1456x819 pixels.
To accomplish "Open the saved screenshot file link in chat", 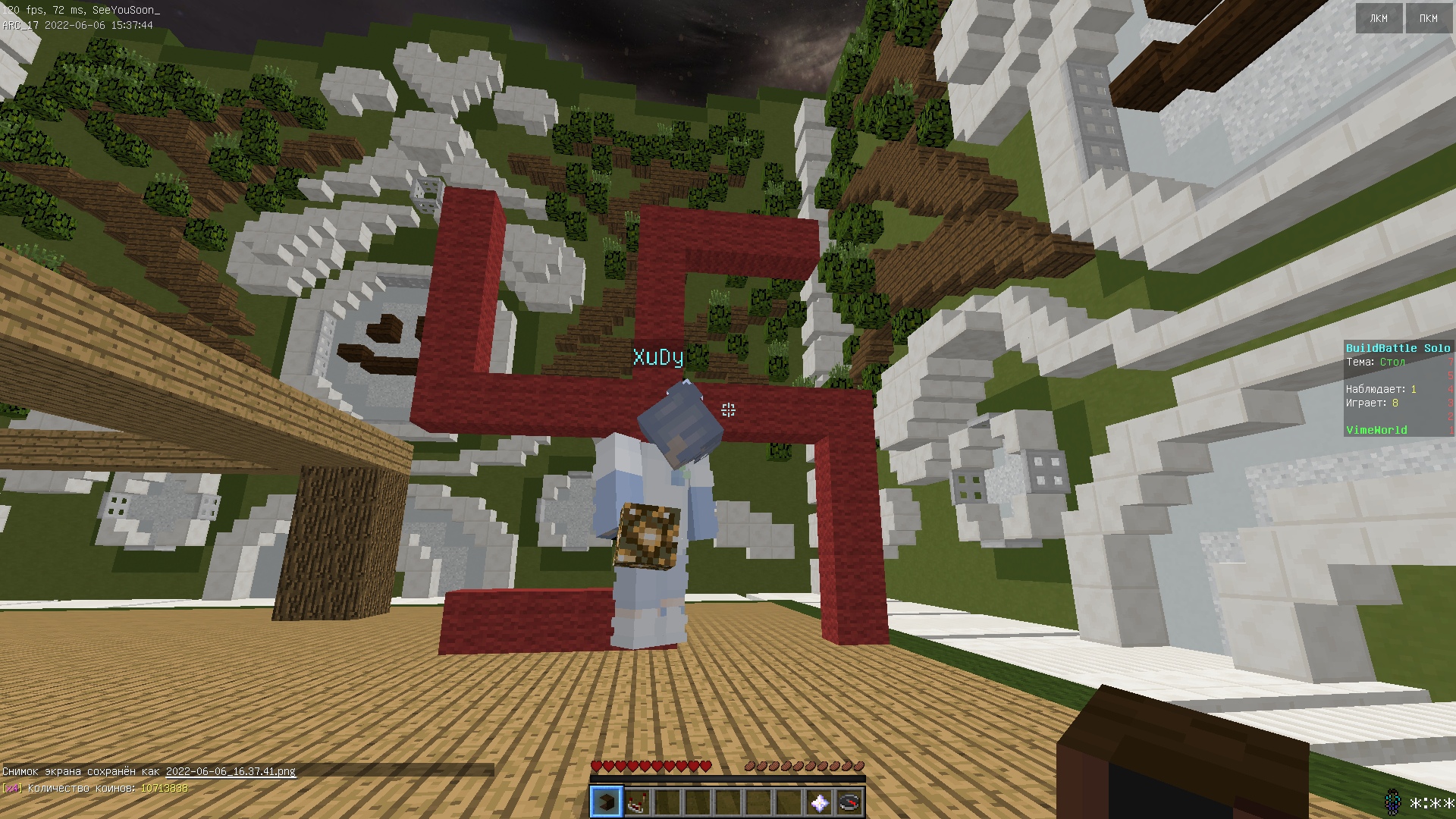I will [231, 771].
